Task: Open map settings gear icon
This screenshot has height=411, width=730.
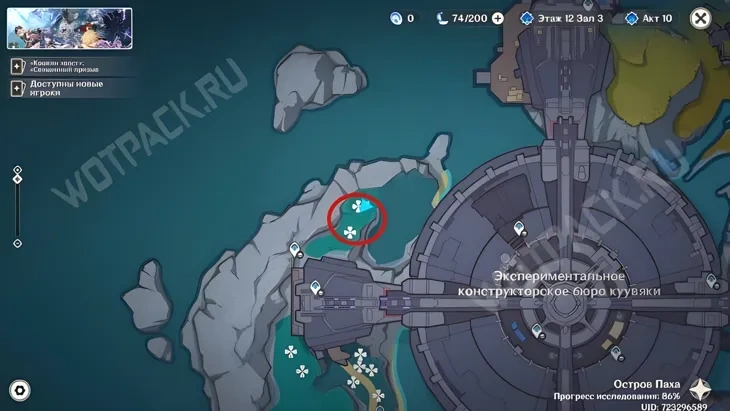Action: [19, 390]
